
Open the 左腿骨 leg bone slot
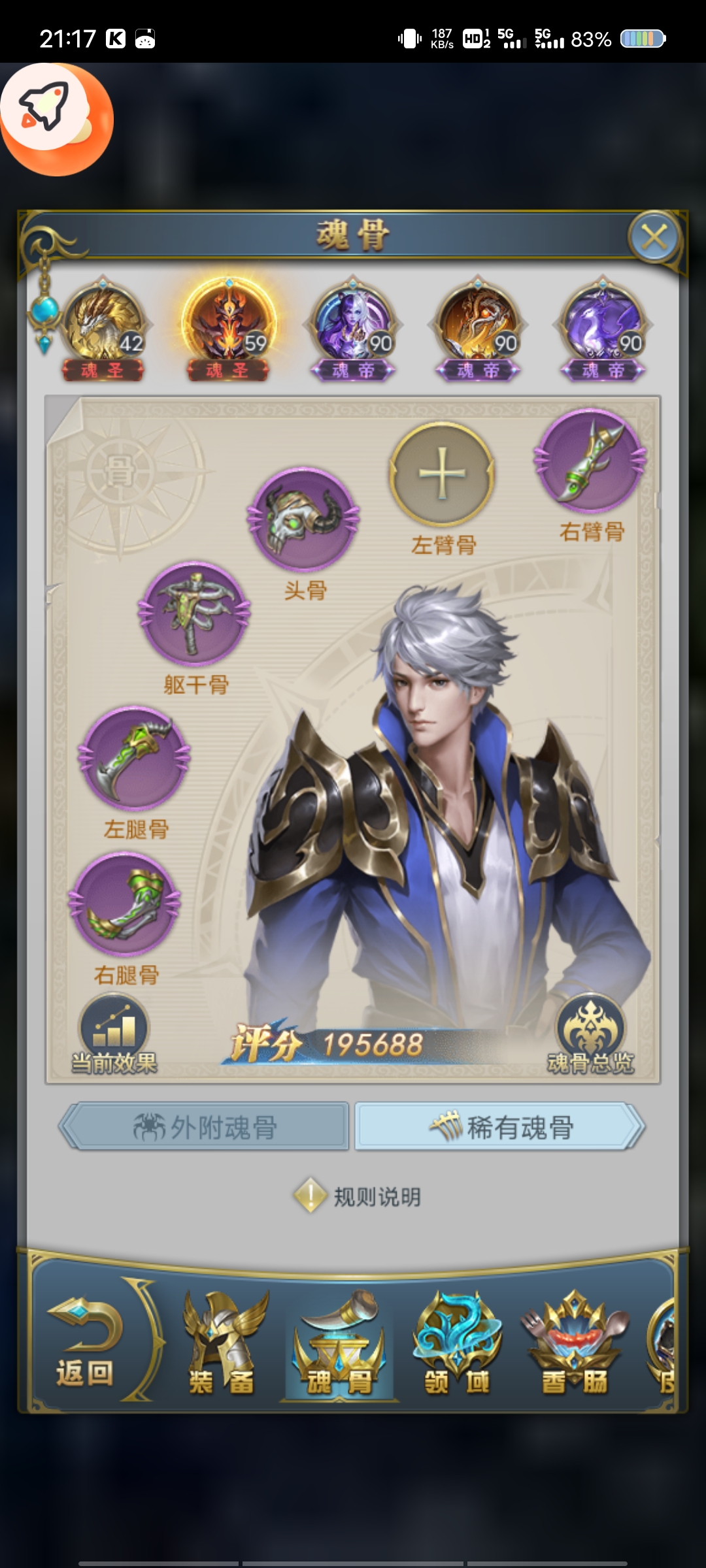pos(135,759)
